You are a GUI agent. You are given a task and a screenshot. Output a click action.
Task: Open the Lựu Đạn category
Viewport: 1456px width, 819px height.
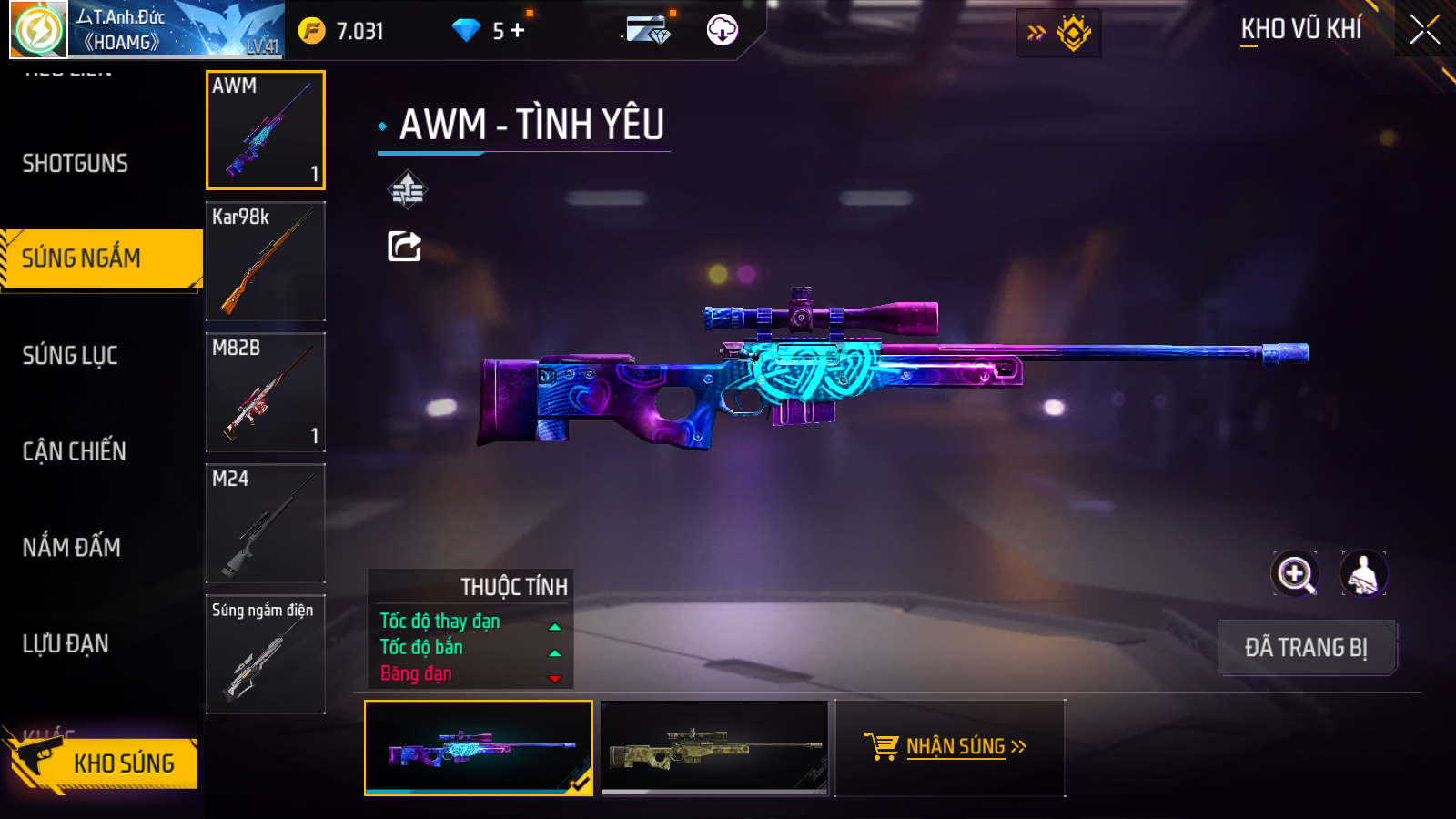[66, 644]
